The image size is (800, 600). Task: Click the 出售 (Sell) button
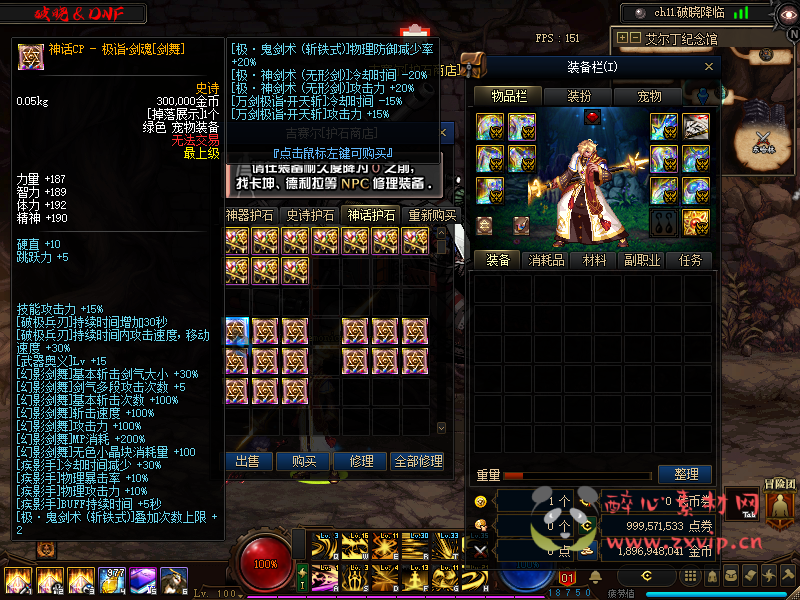[247, 461]
